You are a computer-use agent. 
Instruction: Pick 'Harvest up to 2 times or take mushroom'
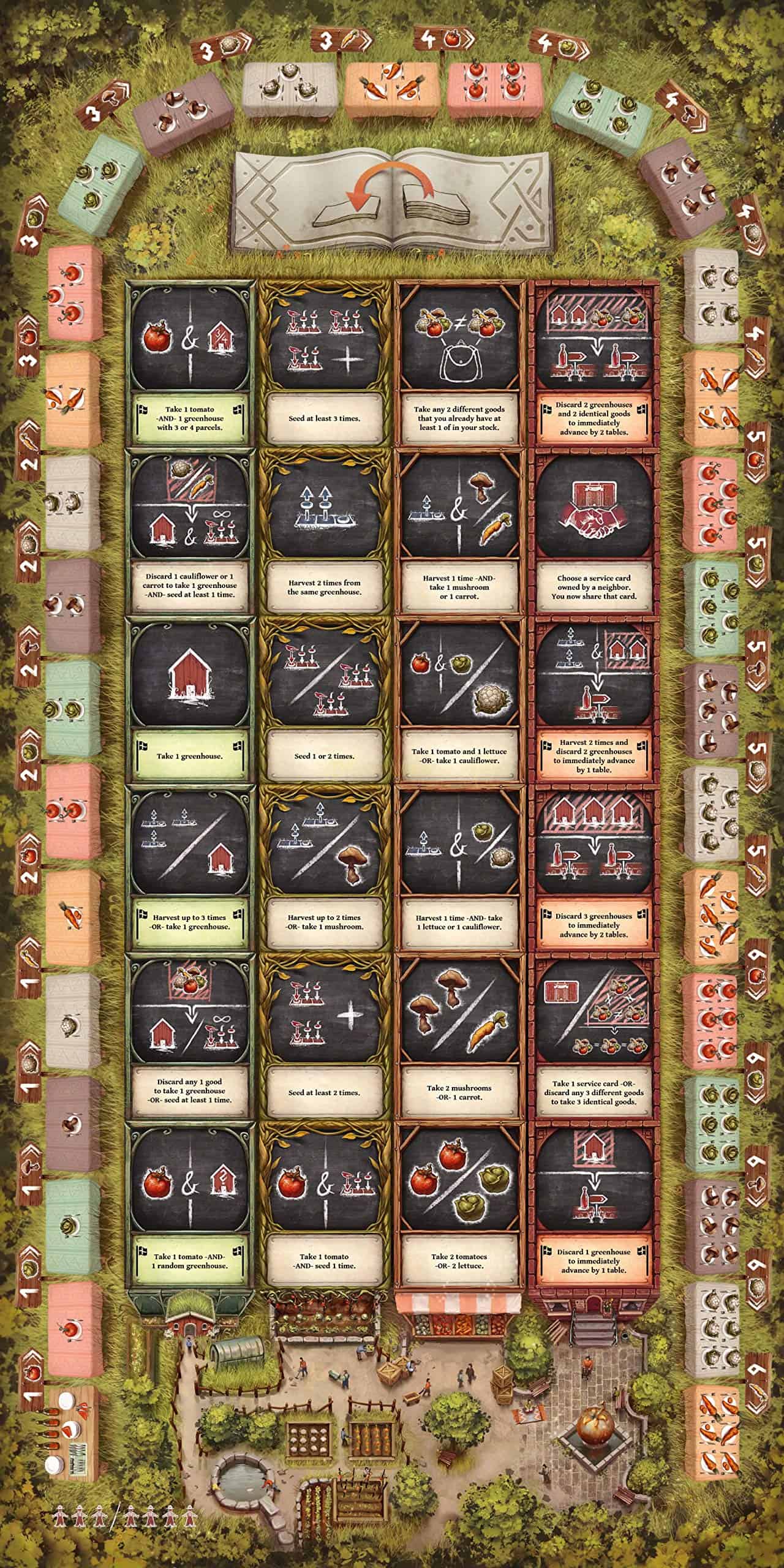323,869
